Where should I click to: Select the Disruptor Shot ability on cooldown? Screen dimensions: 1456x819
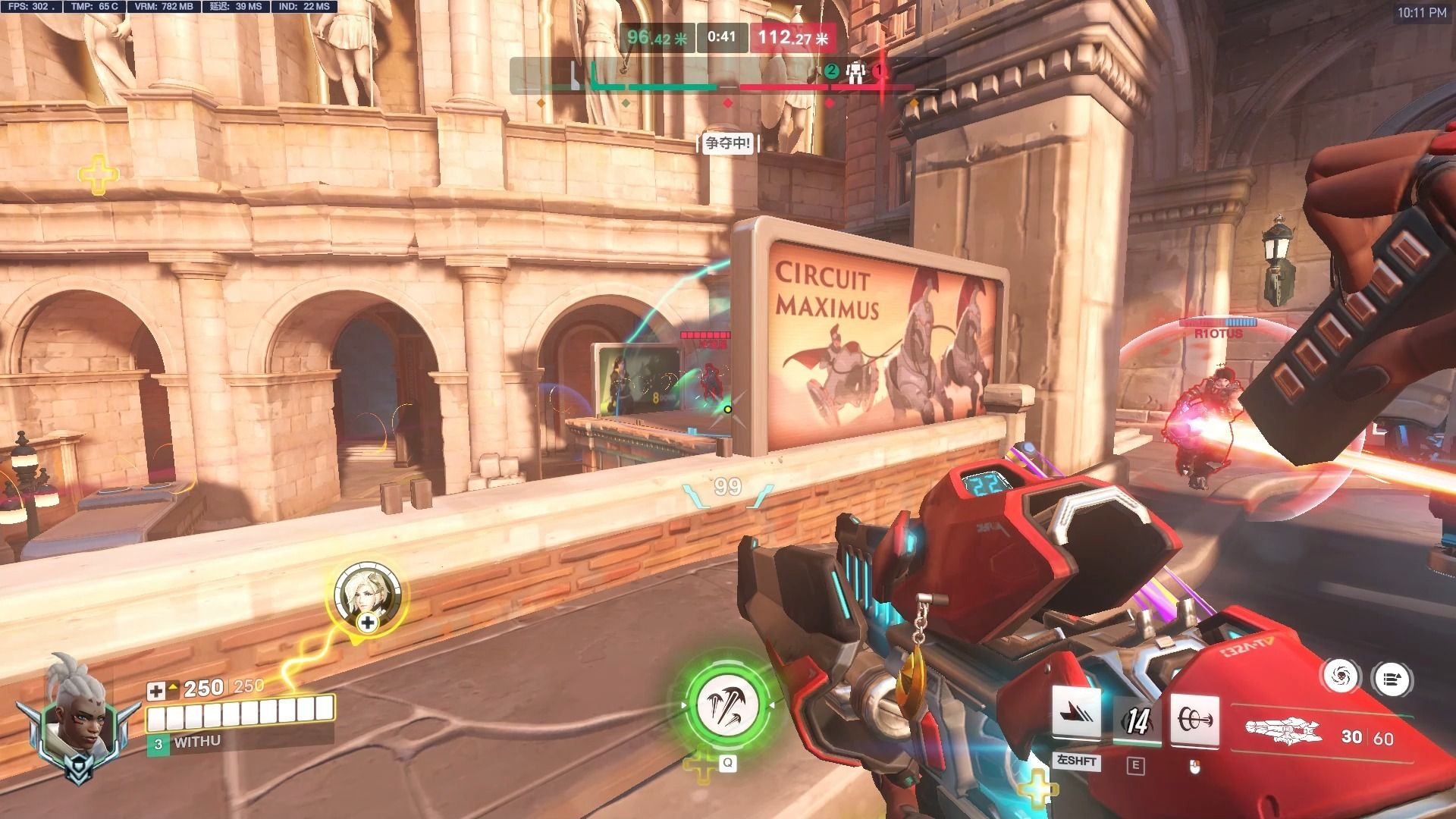(x=1136, y=720)
